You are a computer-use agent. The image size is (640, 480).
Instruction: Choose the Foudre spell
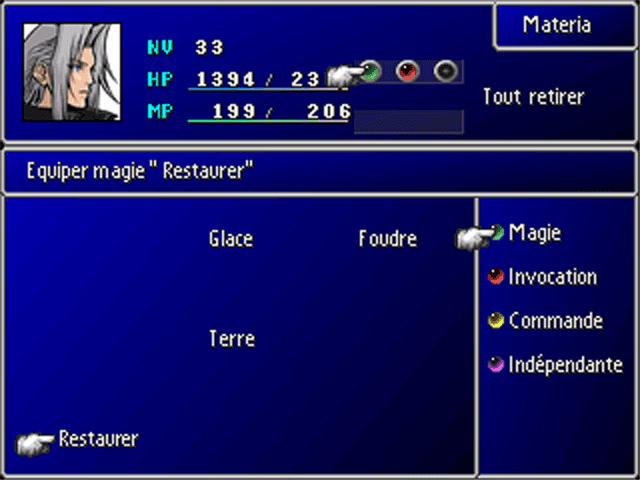click(387, 239)
